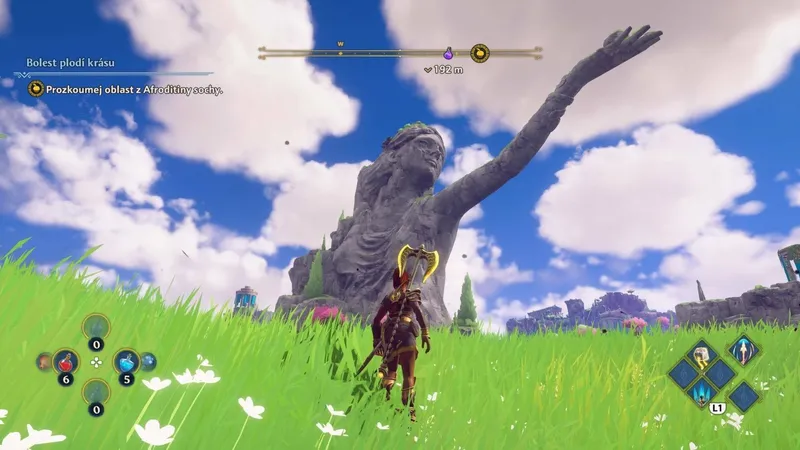Select the small brown orb beside red potion
Viewport: 800px width, 450px height.
point(43,361)
